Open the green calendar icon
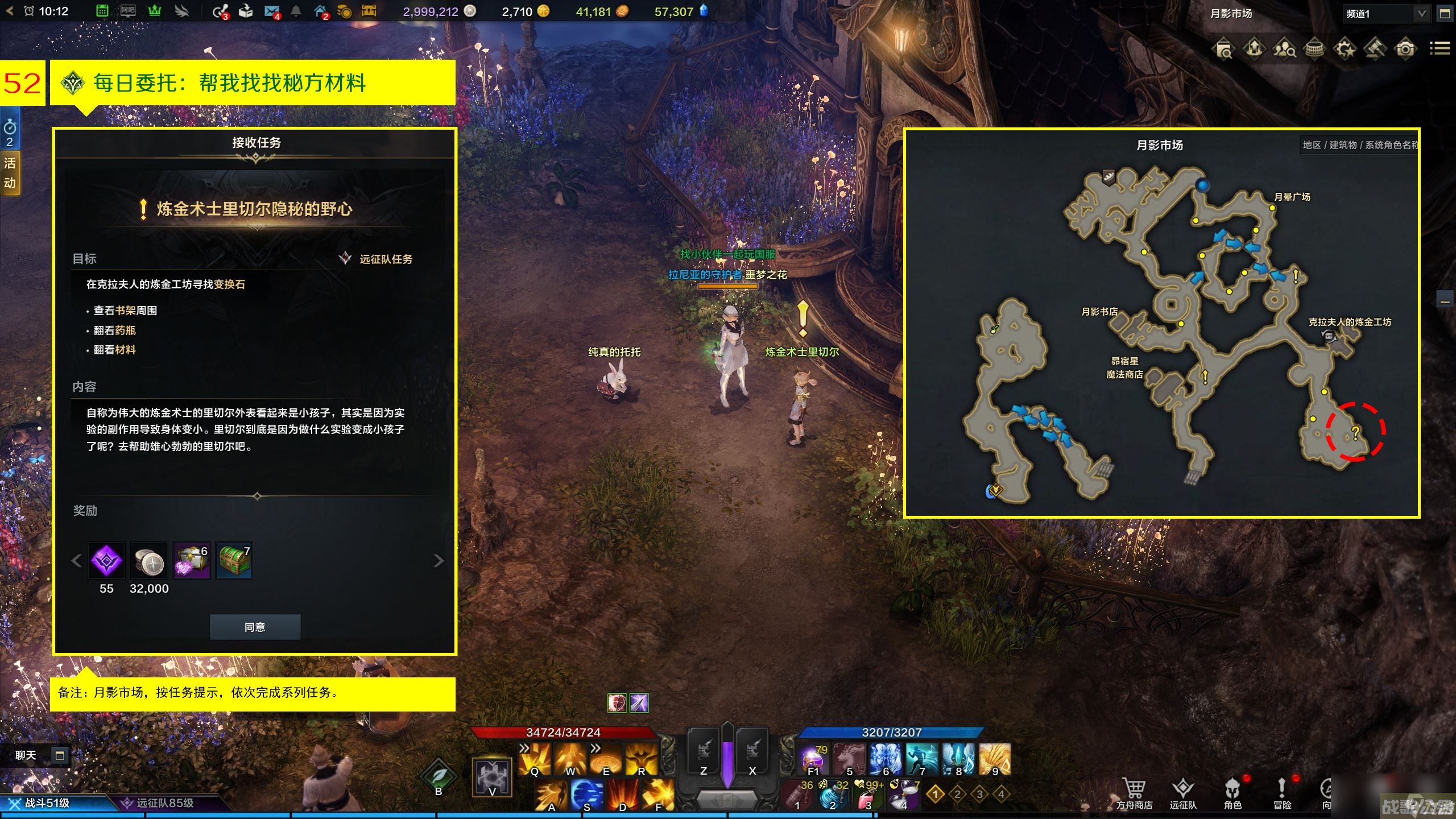The height and width of the screenshot is (819, 1456). click(x=102, y=11)
